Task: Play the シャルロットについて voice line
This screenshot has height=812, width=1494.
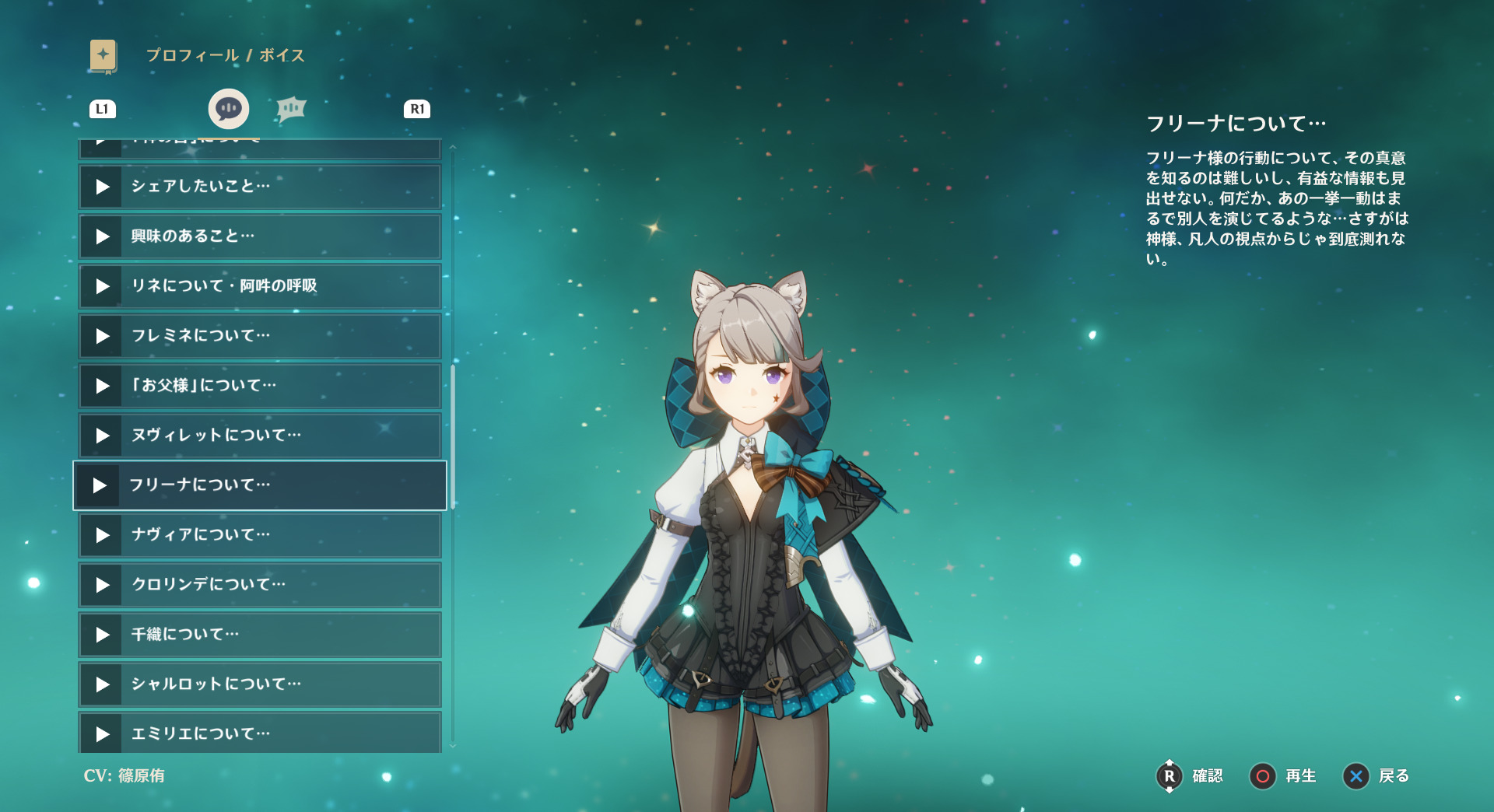Action: [259, 684]
